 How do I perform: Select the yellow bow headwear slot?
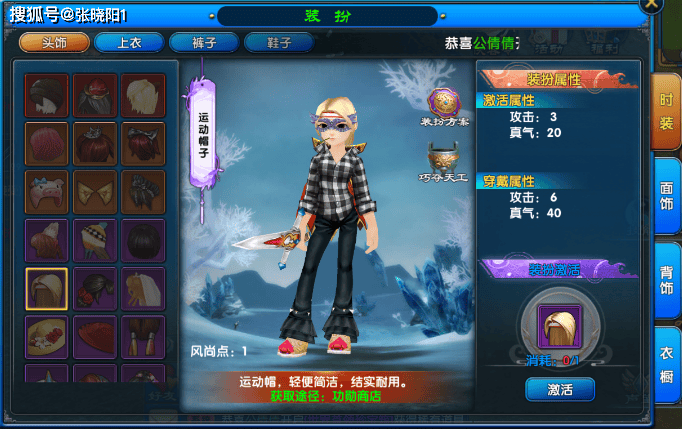94,191
